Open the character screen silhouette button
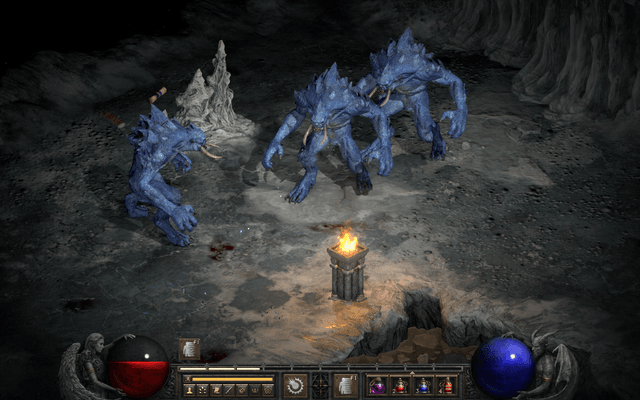The image size is (640, 400). pyautogui.click(x=188, y=389)
